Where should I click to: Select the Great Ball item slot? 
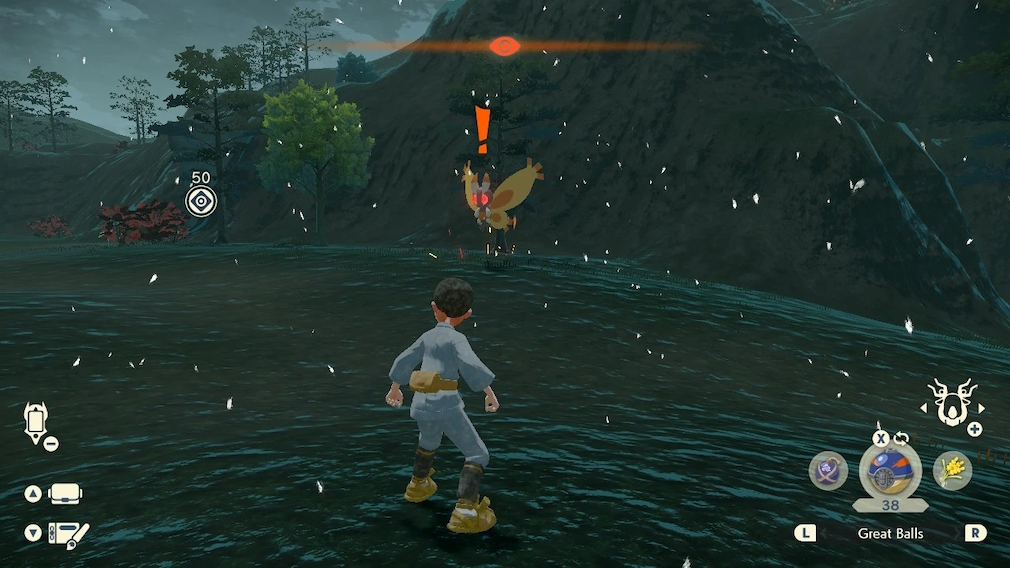(x=890, y=470)
